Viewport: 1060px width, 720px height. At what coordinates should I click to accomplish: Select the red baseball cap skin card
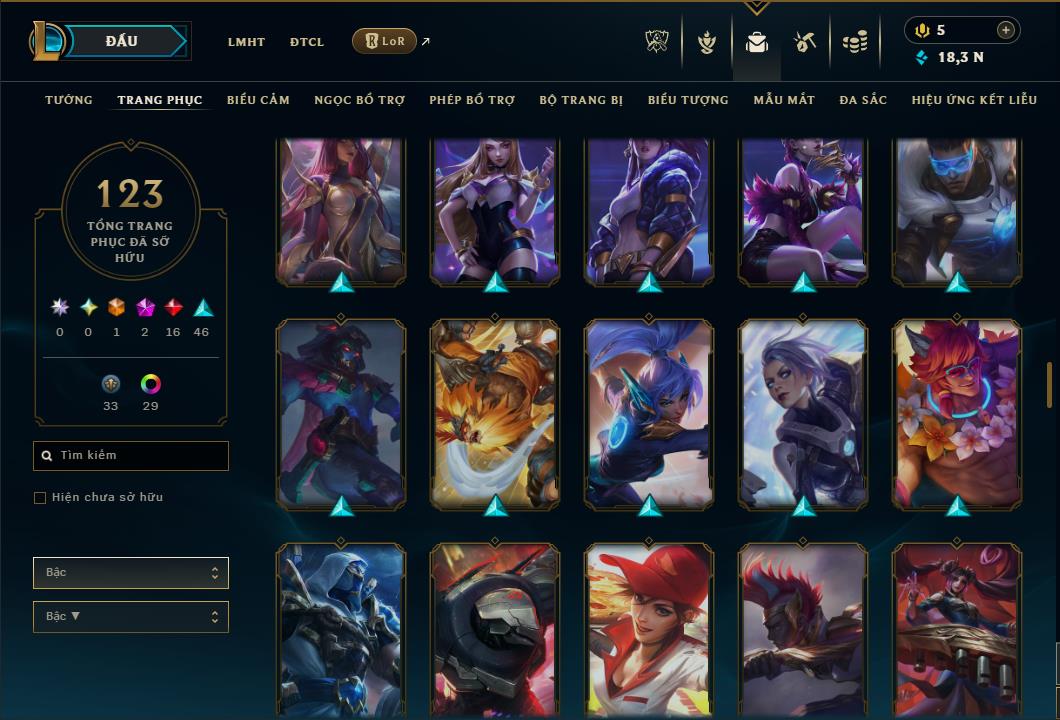point(649,625)
